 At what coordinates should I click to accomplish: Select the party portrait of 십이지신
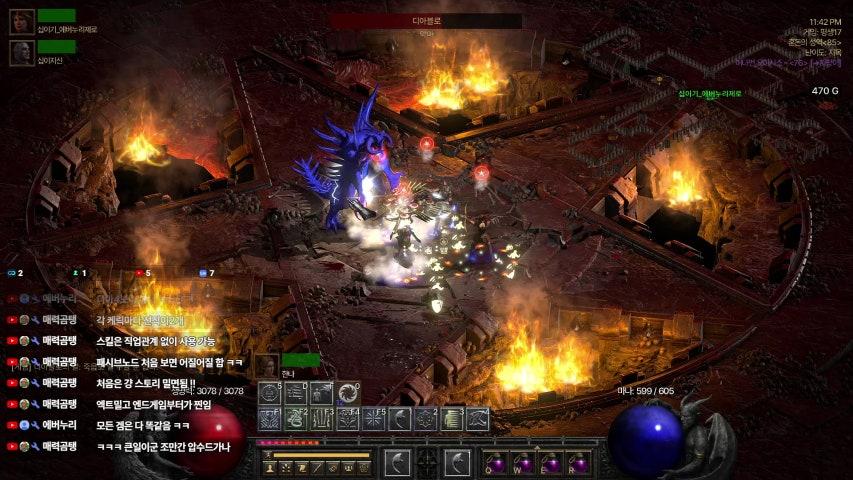(x=22, y=52)
